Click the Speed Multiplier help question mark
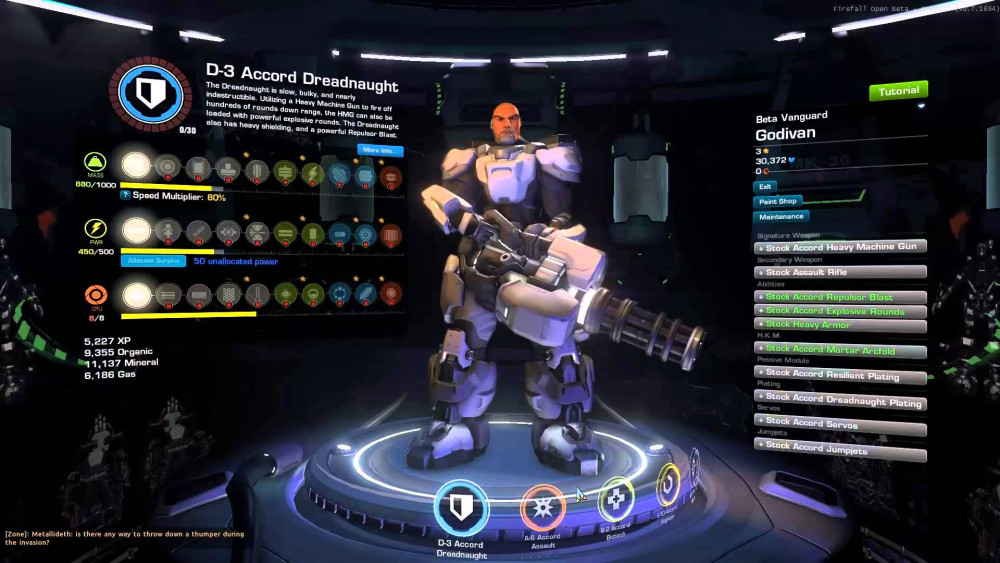The image size is (1000, 563). [125, 197]
